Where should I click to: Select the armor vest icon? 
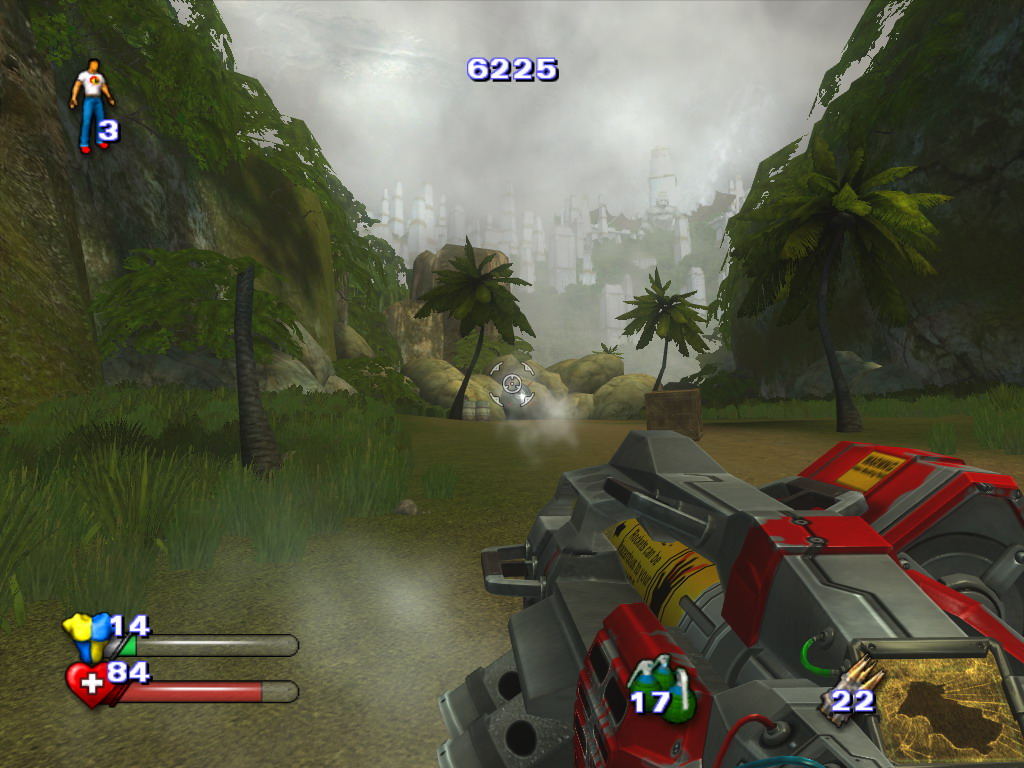click(x=86, y=634)
